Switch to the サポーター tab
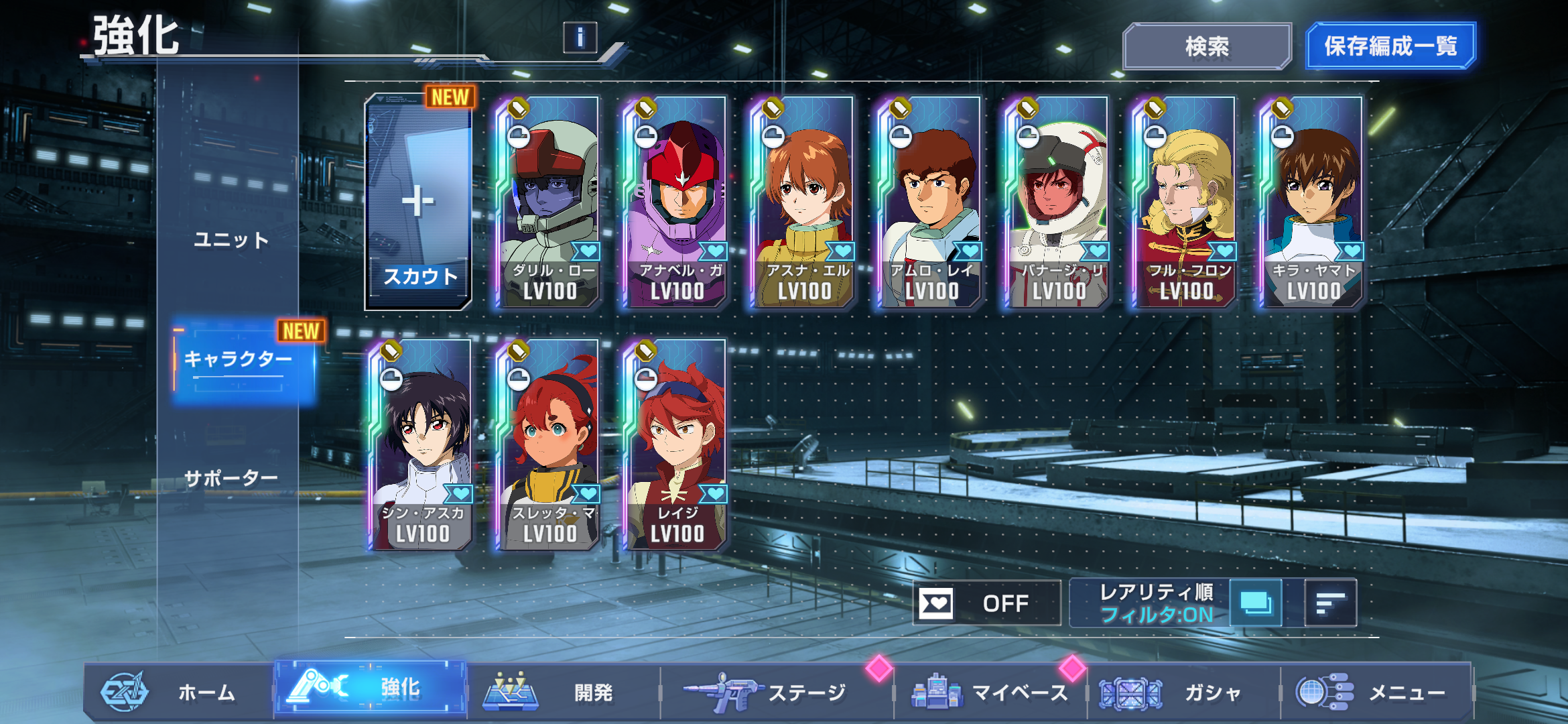The height and width of the screenshot is (724, 1568). tap(231, 478)
